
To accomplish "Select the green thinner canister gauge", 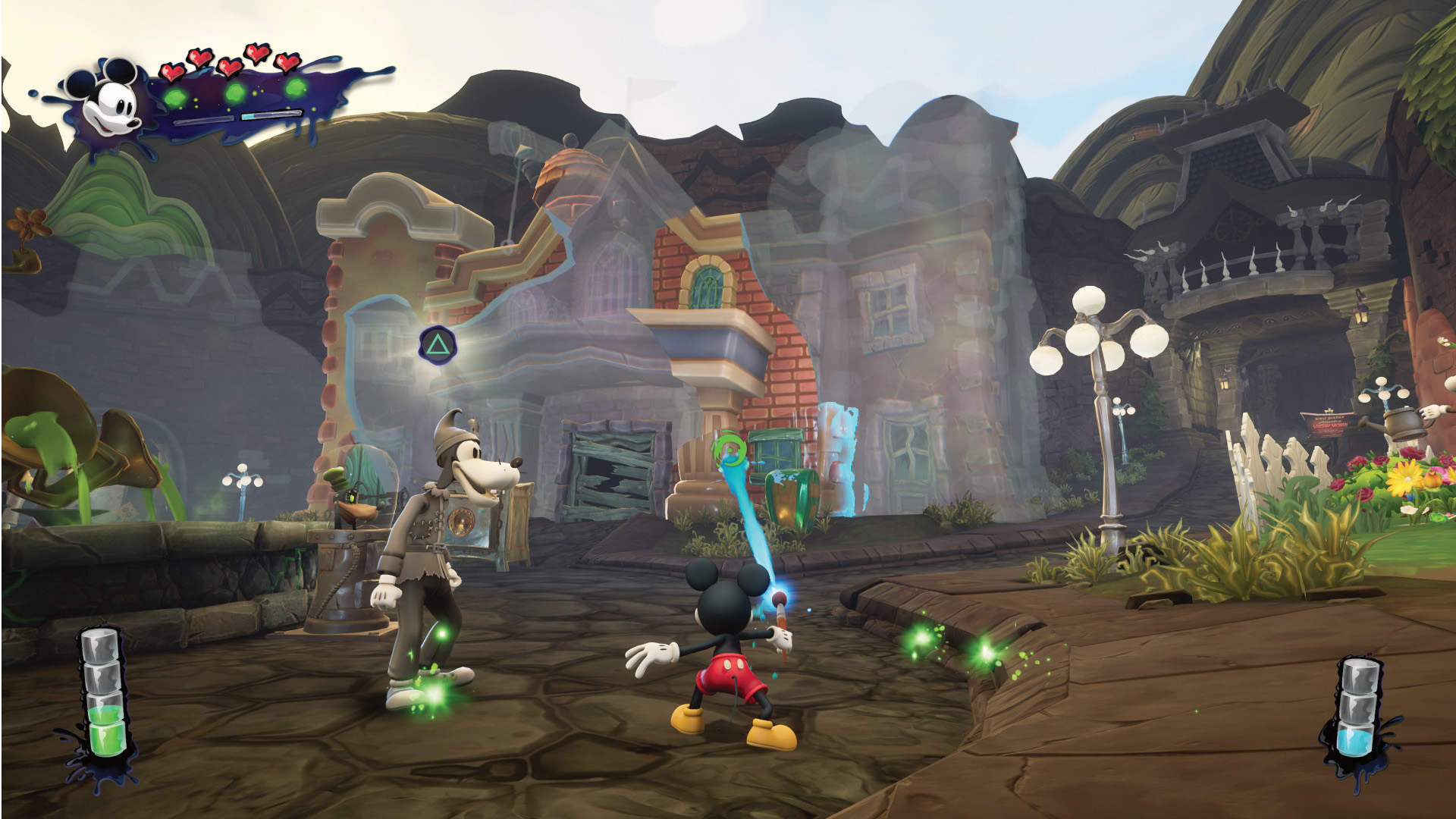I will [103, 693].
